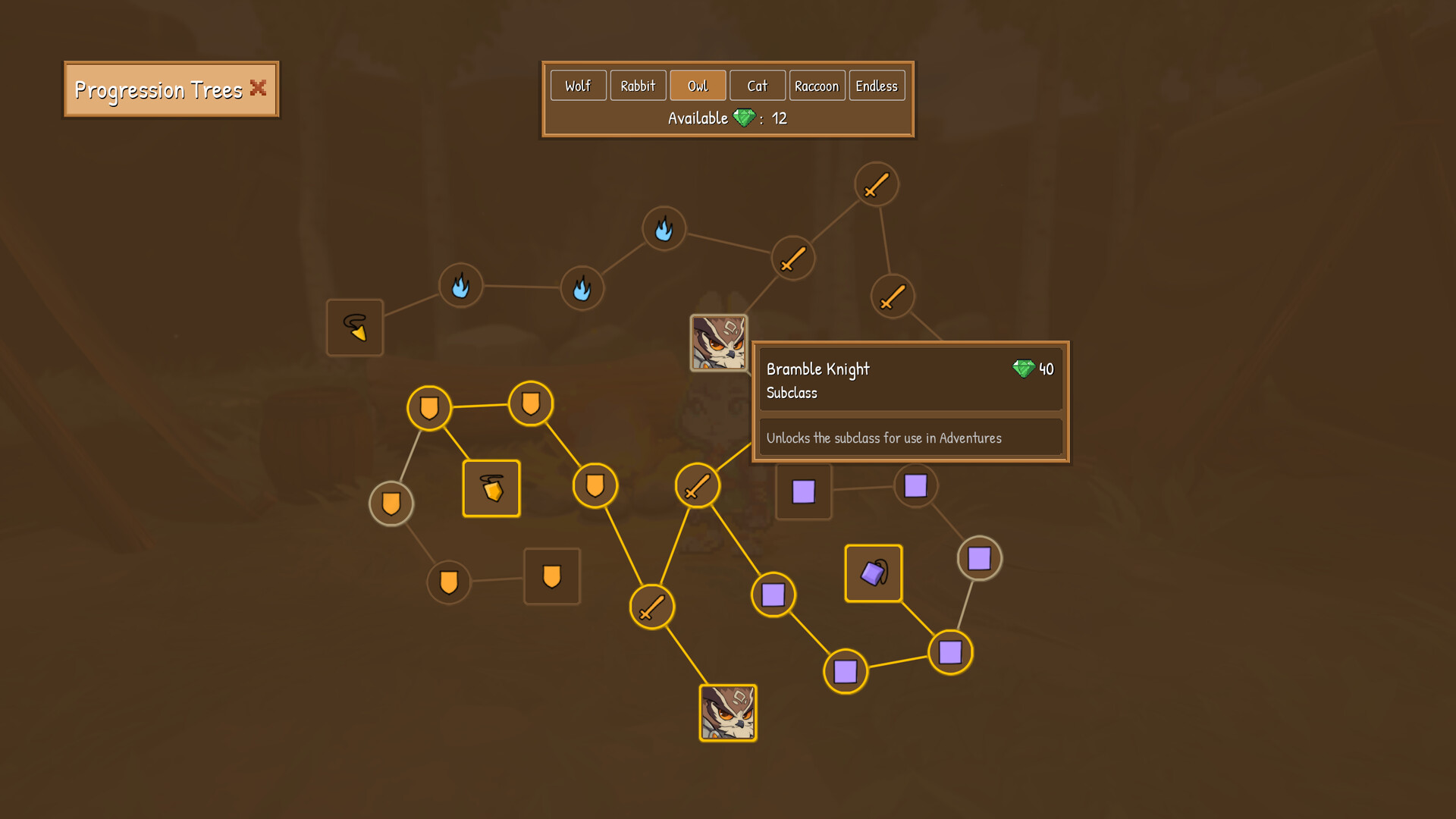1456x819 pixels.
Task: Open the highlighted acorn skill node
Action: click(x=491, y=488)
